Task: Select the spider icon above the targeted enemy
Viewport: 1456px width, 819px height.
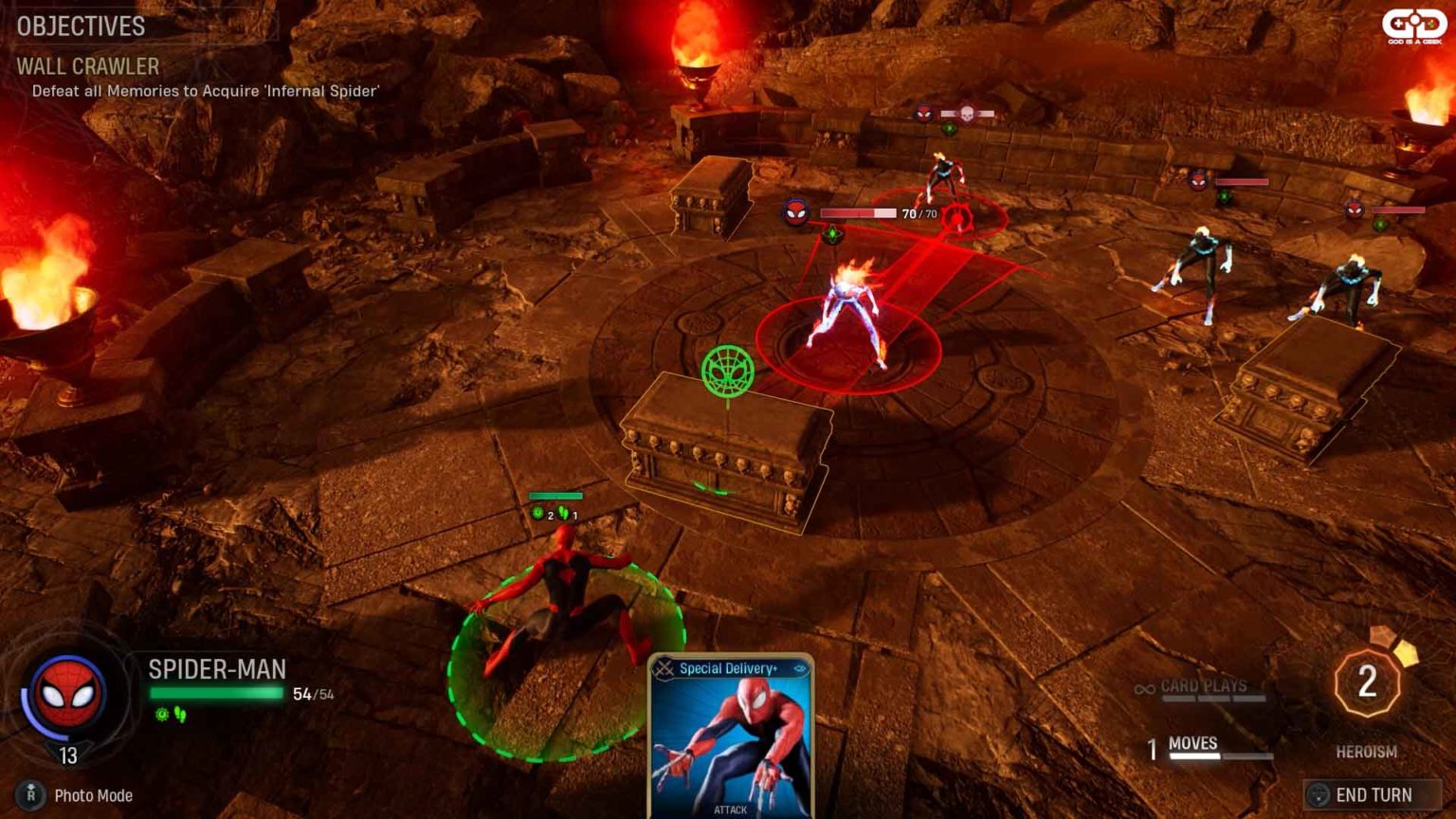Action: pyautogui.click(x=797, y=210)
